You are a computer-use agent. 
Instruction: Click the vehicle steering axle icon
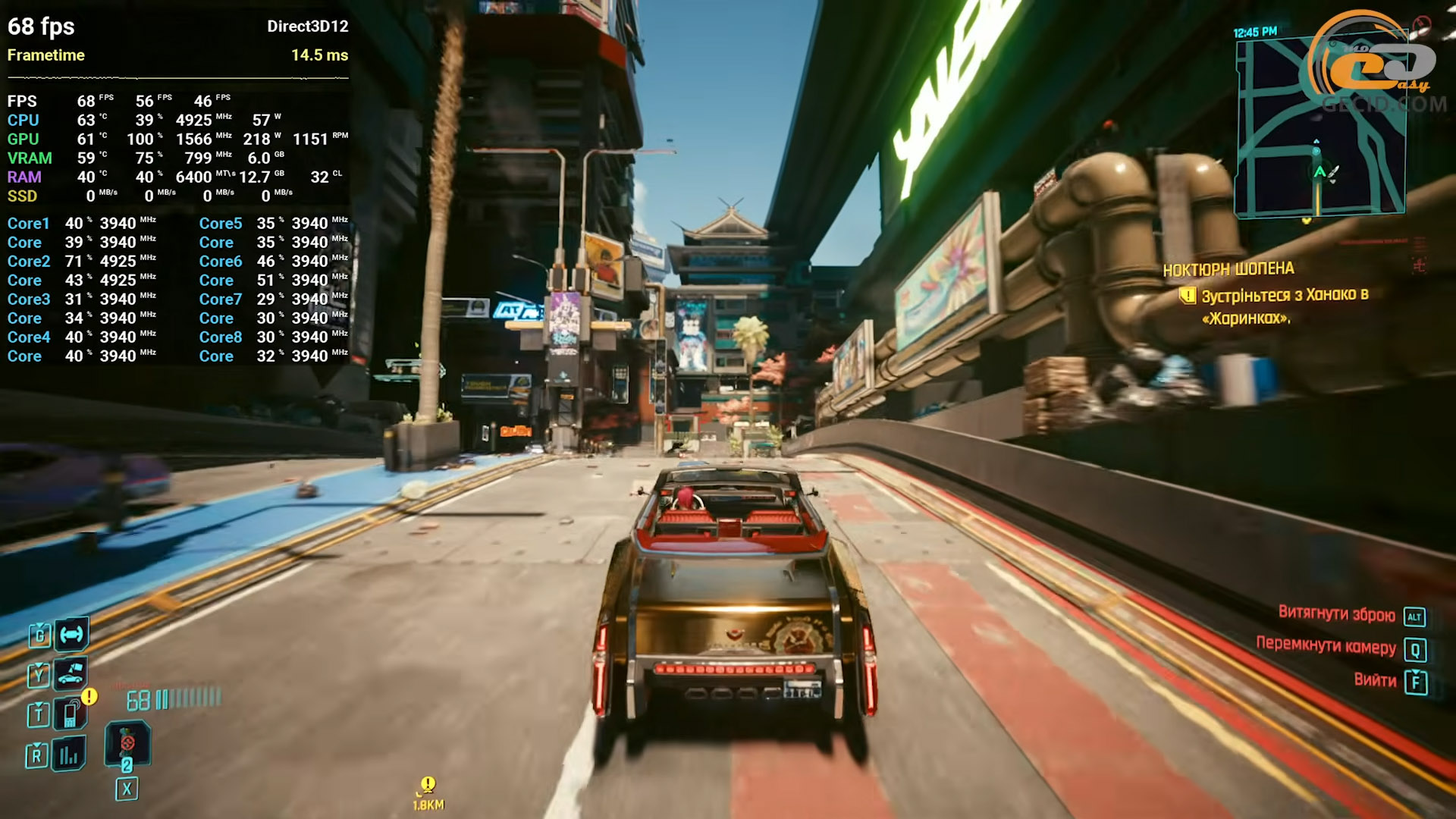click(x=71, y=634)
